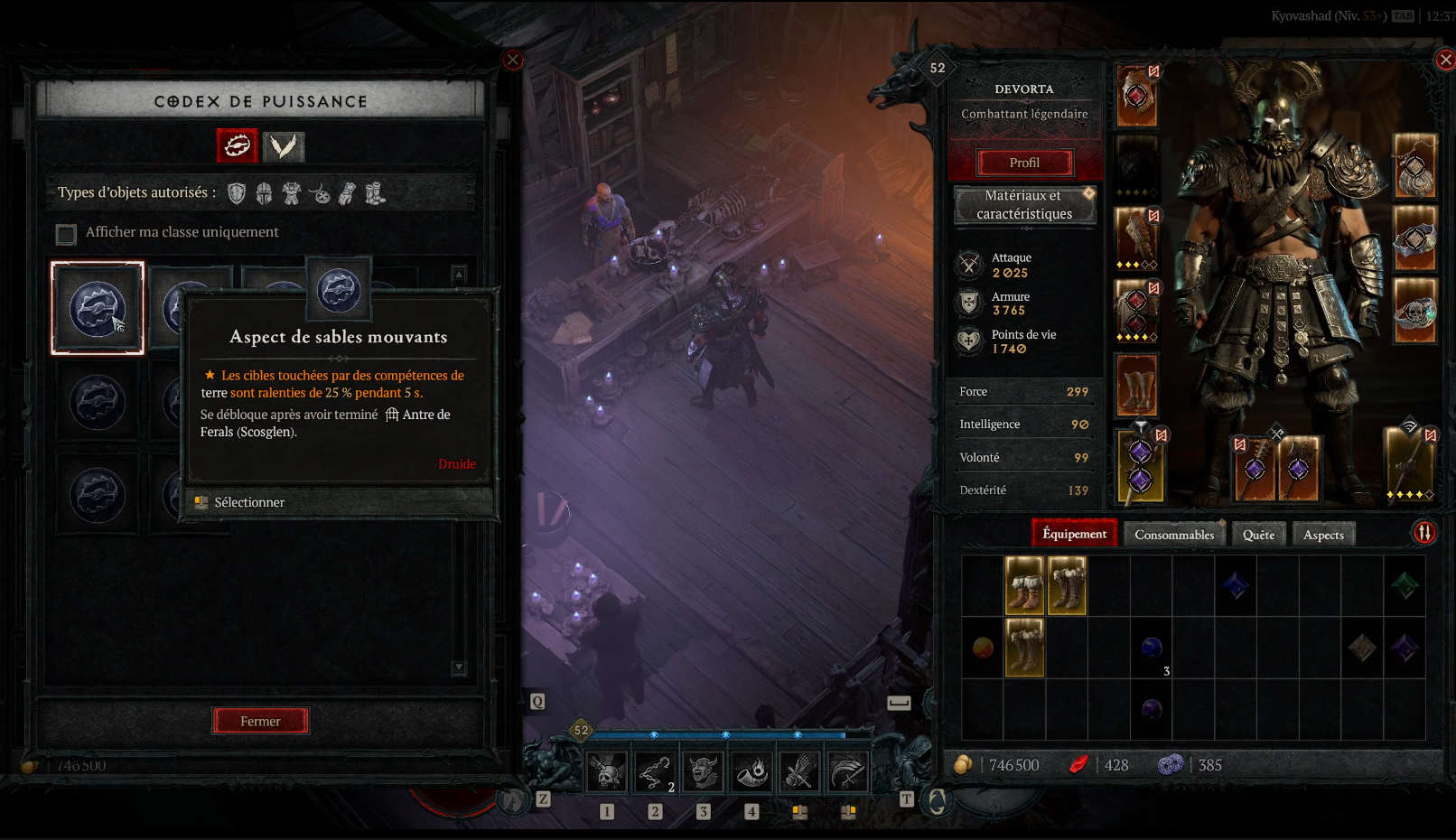Open Matériaux et caractéristiques panel

(x=1024, y=205)
